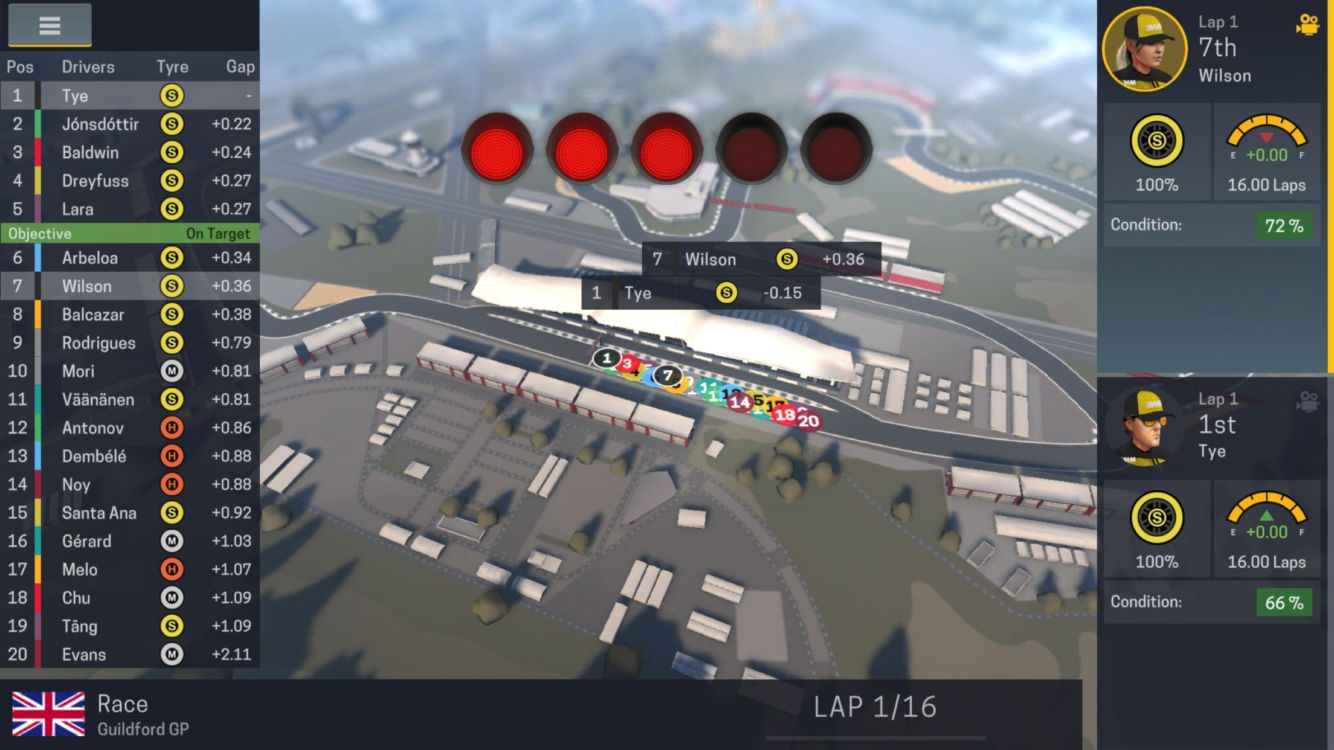The image size is (1334, 750).
Task: Select Wilson's row in the standings
Action: tap(129, 286)
